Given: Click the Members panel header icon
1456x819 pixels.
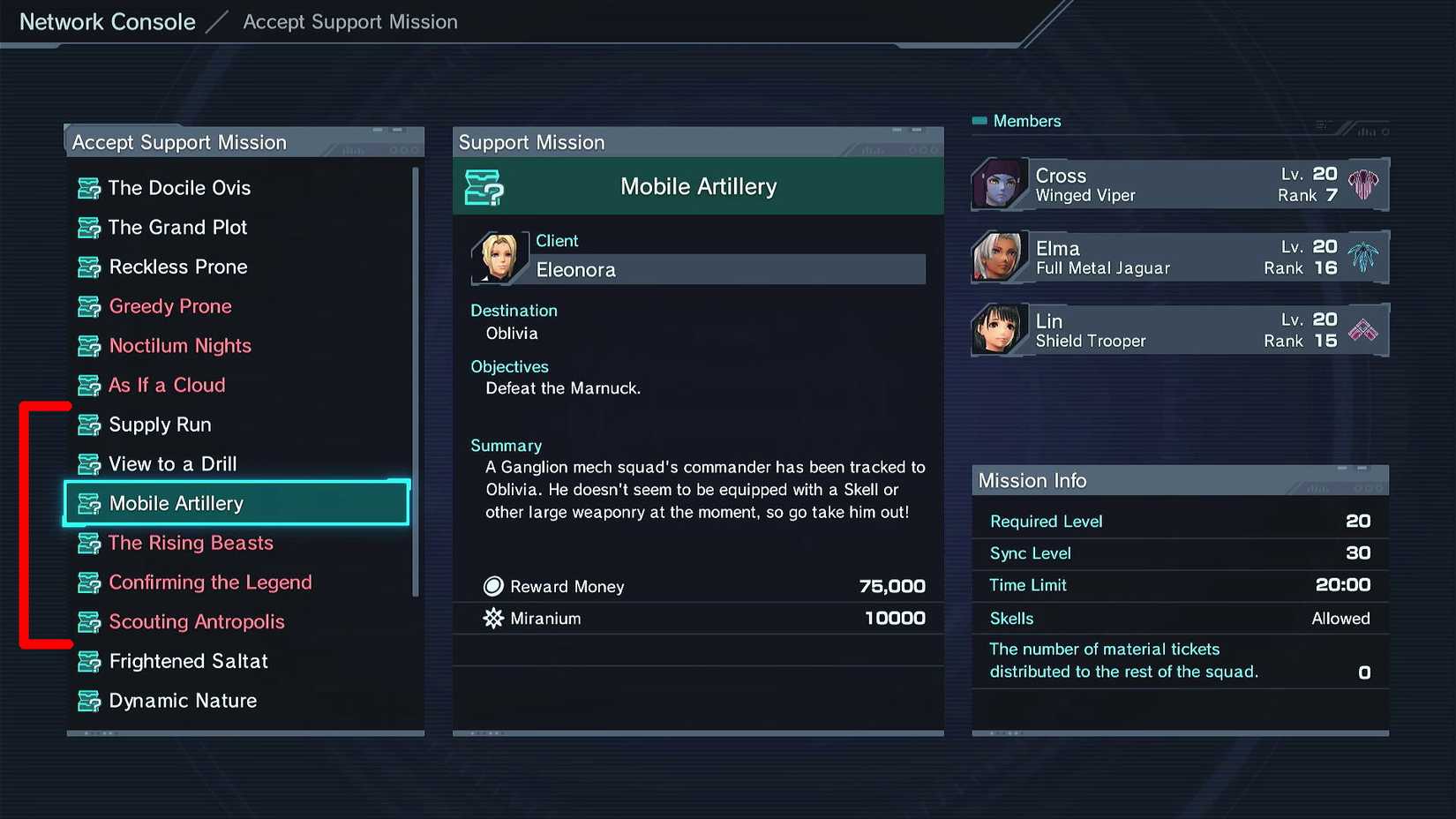Looking at the screenshot, I should (979, 120).
